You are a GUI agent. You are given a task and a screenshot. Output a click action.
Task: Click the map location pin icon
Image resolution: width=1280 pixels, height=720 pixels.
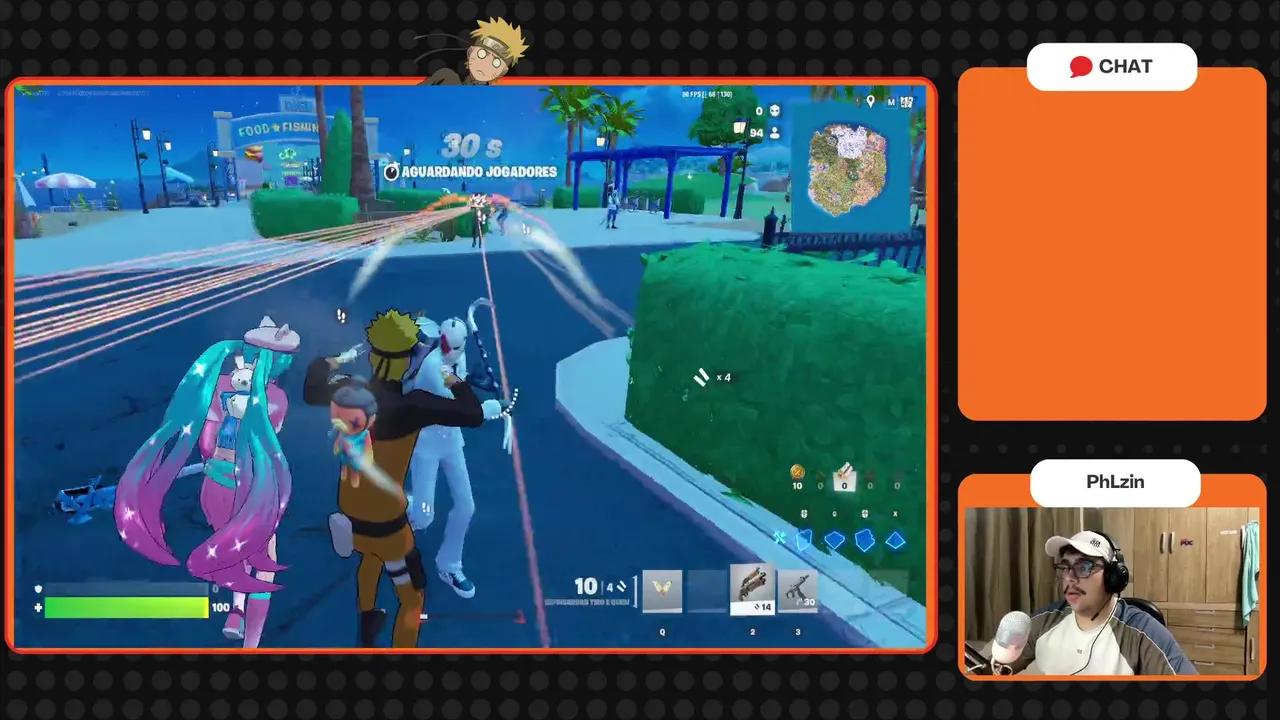(870, 100)
